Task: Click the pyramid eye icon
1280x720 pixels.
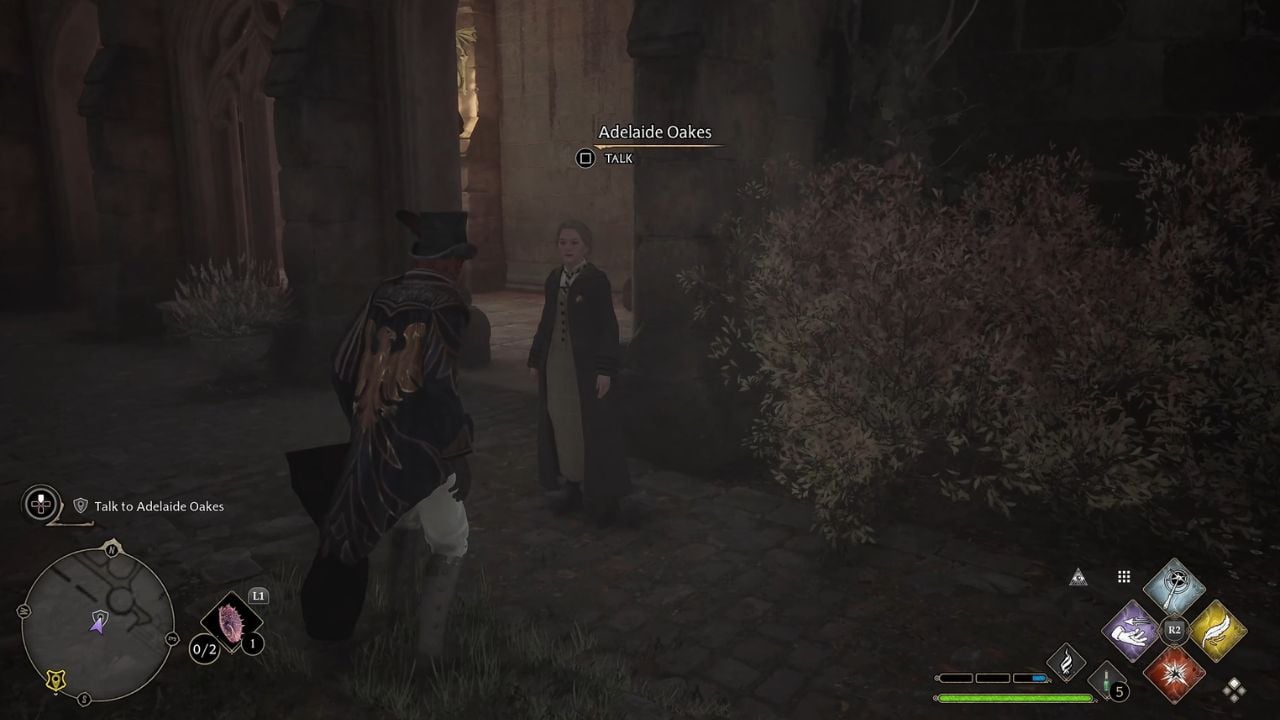Action: point(1078,577)
